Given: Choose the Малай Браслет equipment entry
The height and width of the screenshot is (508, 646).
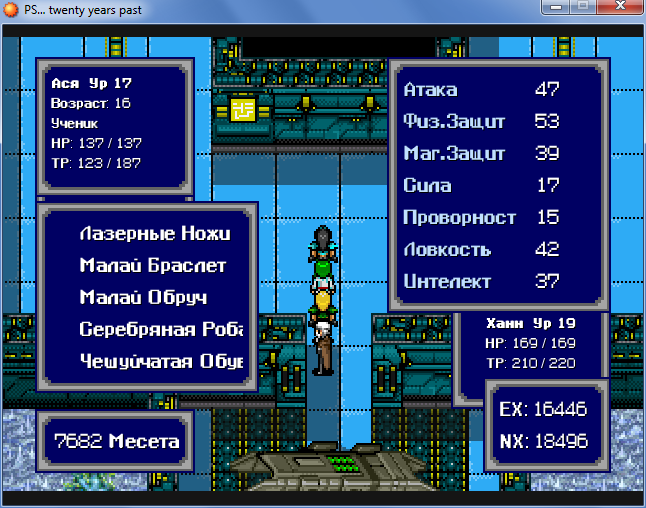Looking at the screenshot, I should pyautogui.click(x=152, y=266).
